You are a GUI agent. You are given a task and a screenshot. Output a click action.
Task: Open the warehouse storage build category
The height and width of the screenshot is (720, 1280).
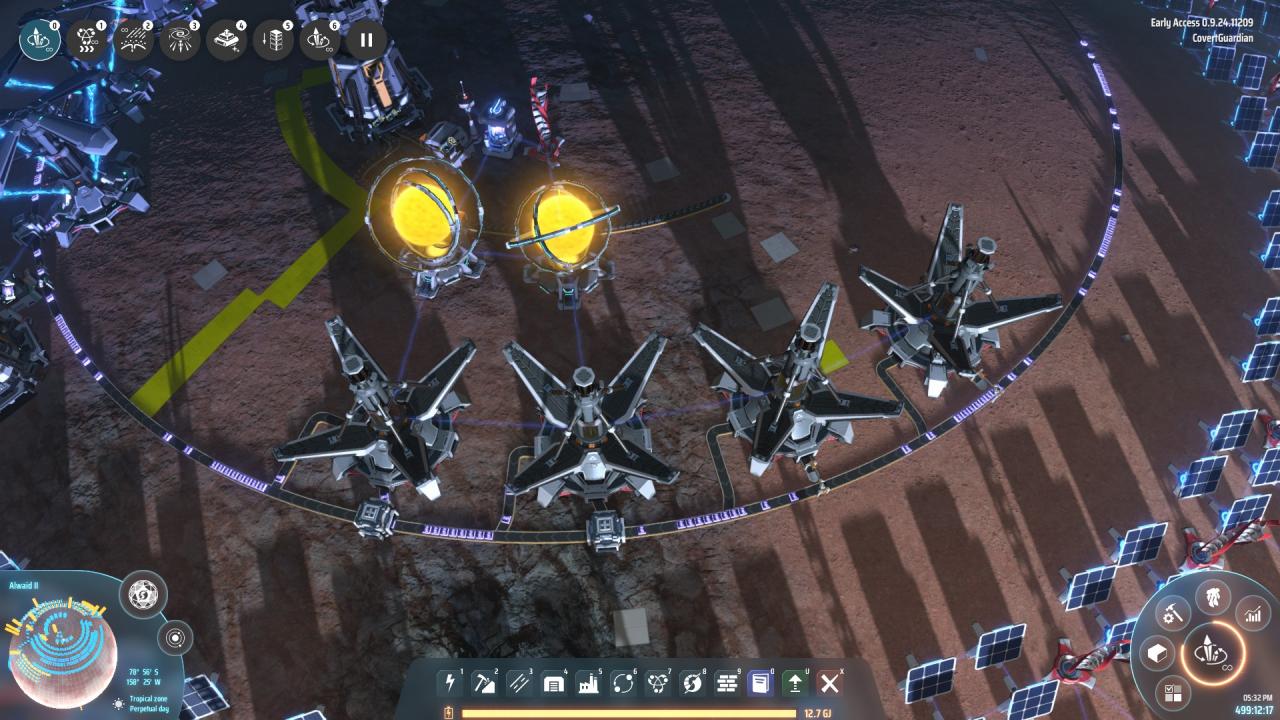coord(554,683)
